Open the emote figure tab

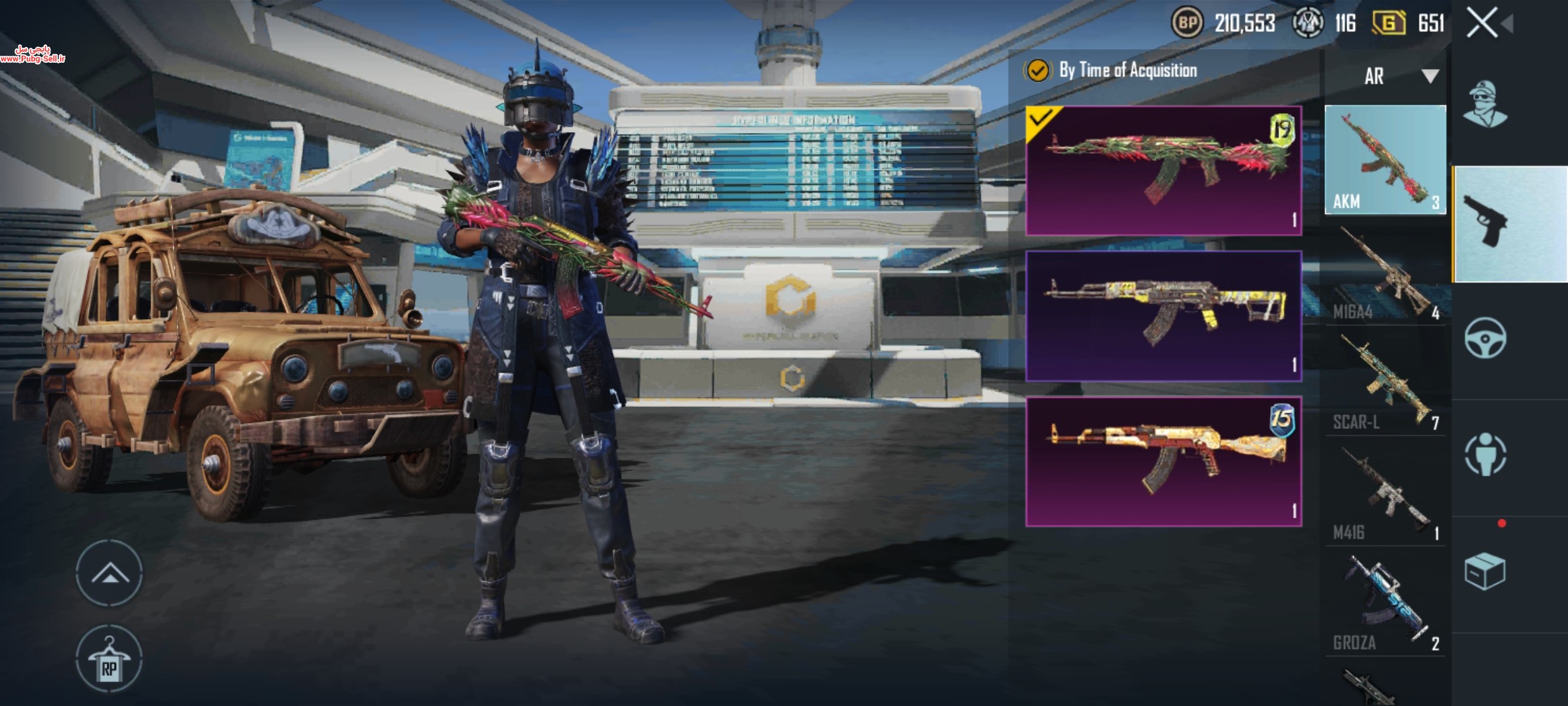tap(1486, 454)
